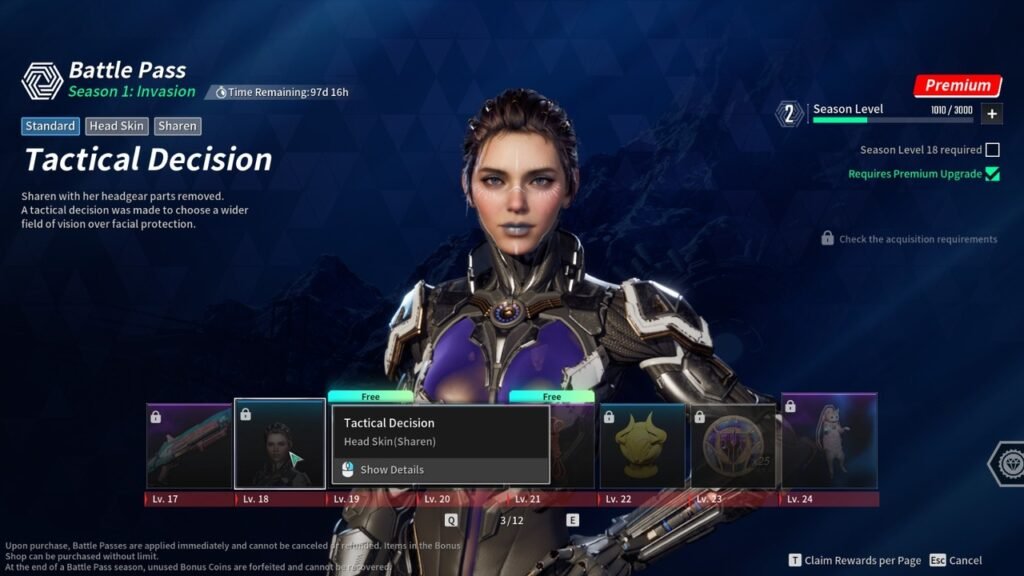
Task: Choose the Lv. 18 Sharen head skin reward
Action: pos(280,444)
